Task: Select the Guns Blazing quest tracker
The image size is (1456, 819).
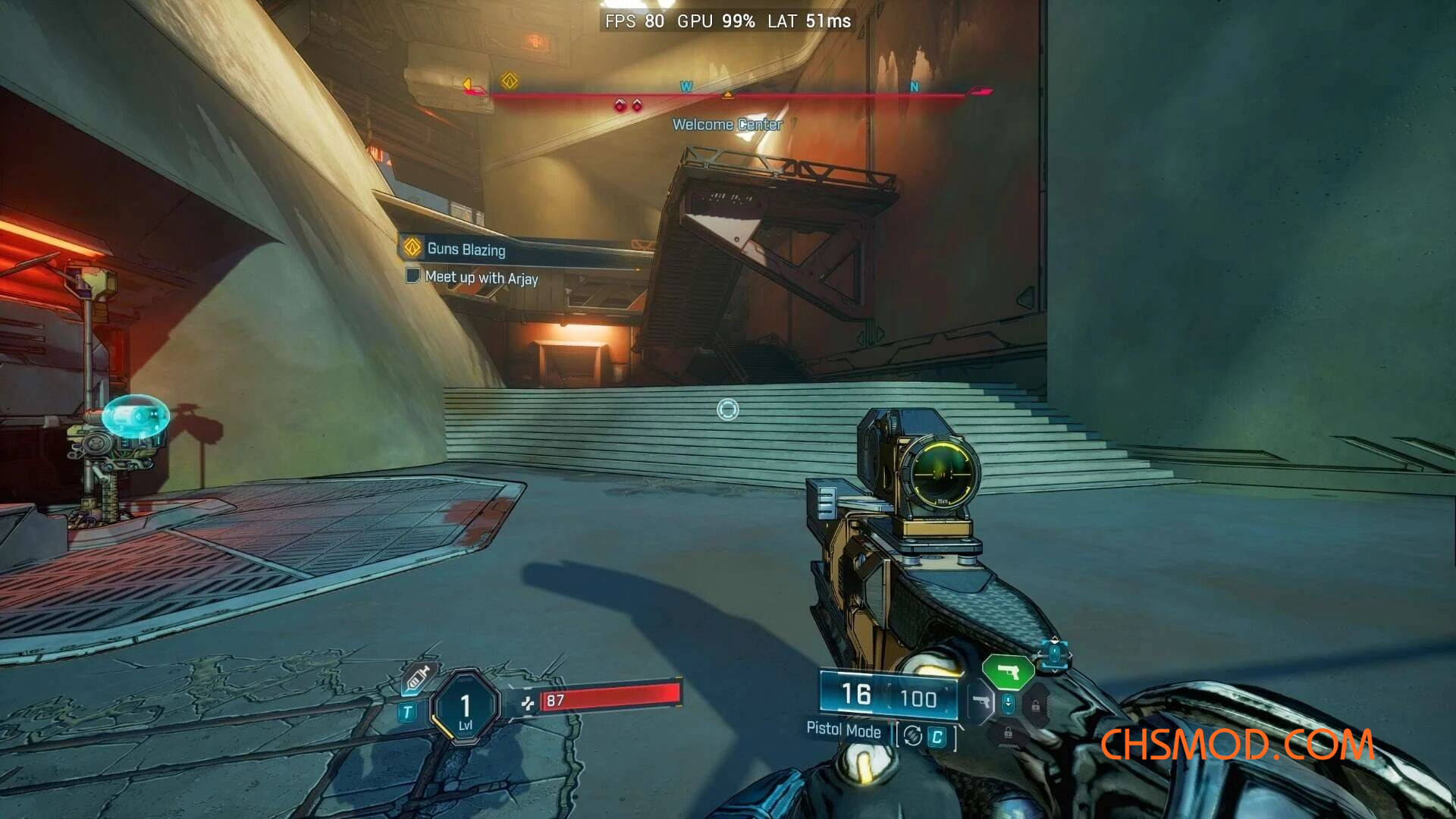Action: pyautogui.click(x=465, y=249)
